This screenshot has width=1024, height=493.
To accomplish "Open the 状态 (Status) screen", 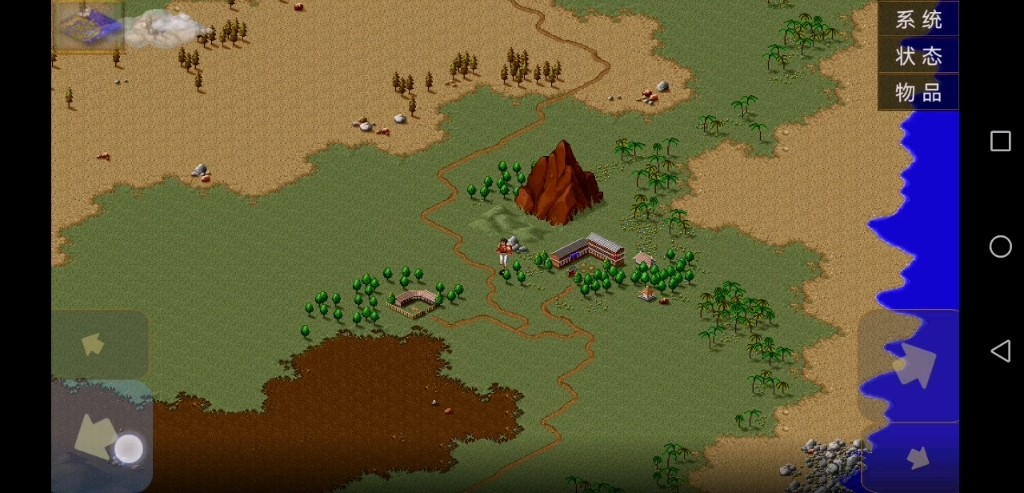I will 918,55.
